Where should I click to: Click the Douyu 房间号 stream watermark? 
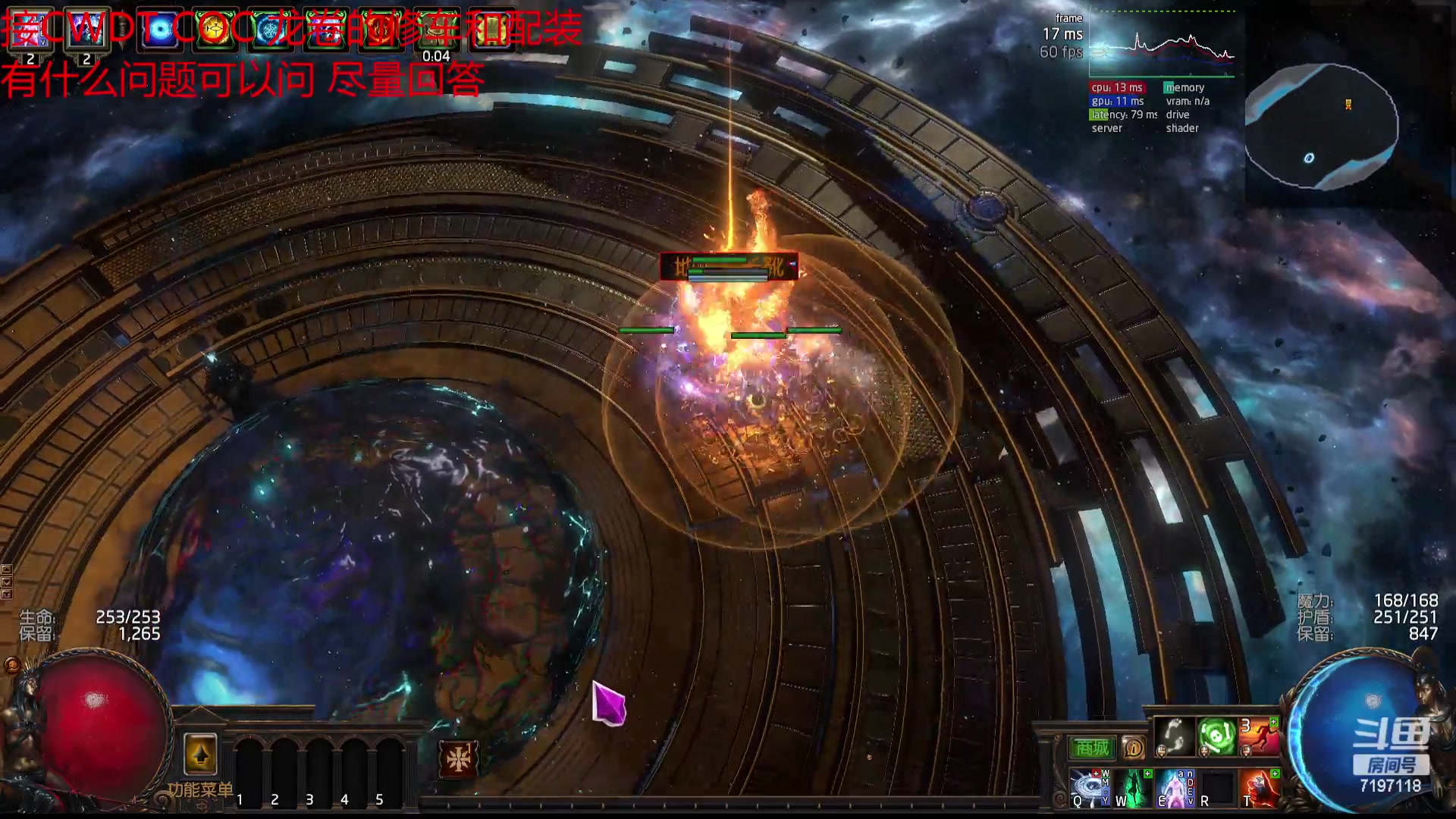click(1391, 755)
